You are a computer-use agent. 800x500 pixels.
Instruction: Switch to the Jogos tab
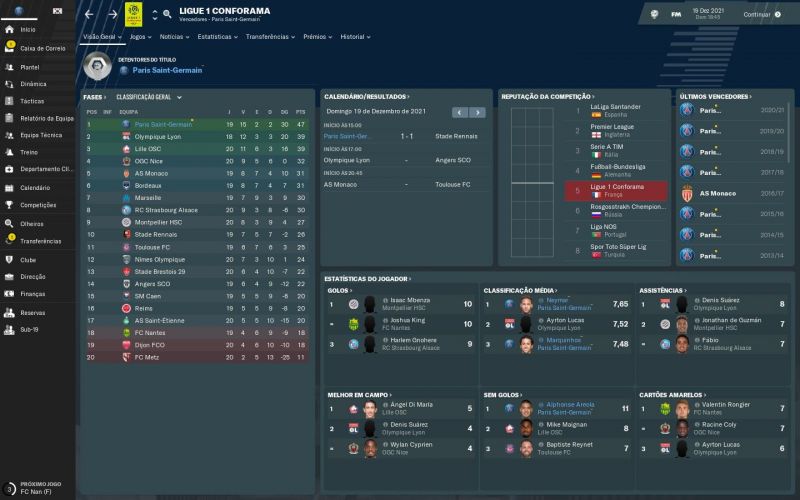pyautogui.click(x=141, y=36)
